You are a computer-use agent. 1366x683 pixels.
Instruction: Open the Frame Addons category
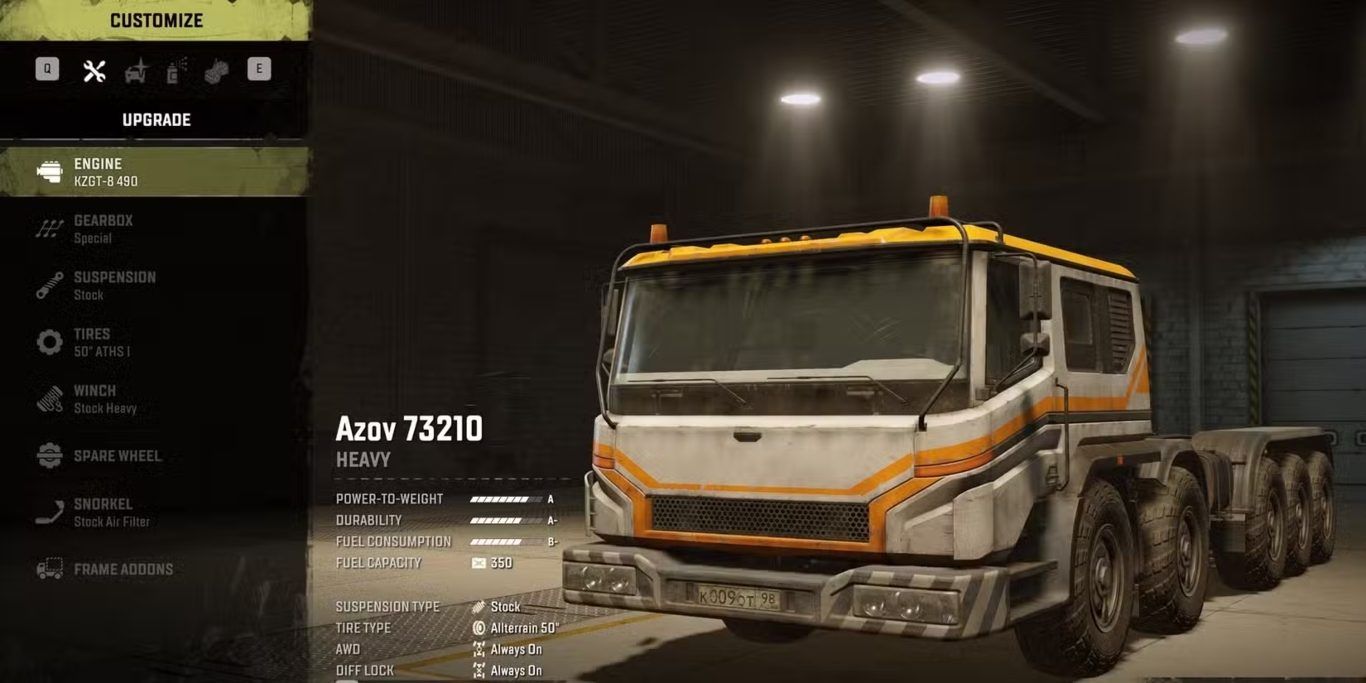(123, 569)
